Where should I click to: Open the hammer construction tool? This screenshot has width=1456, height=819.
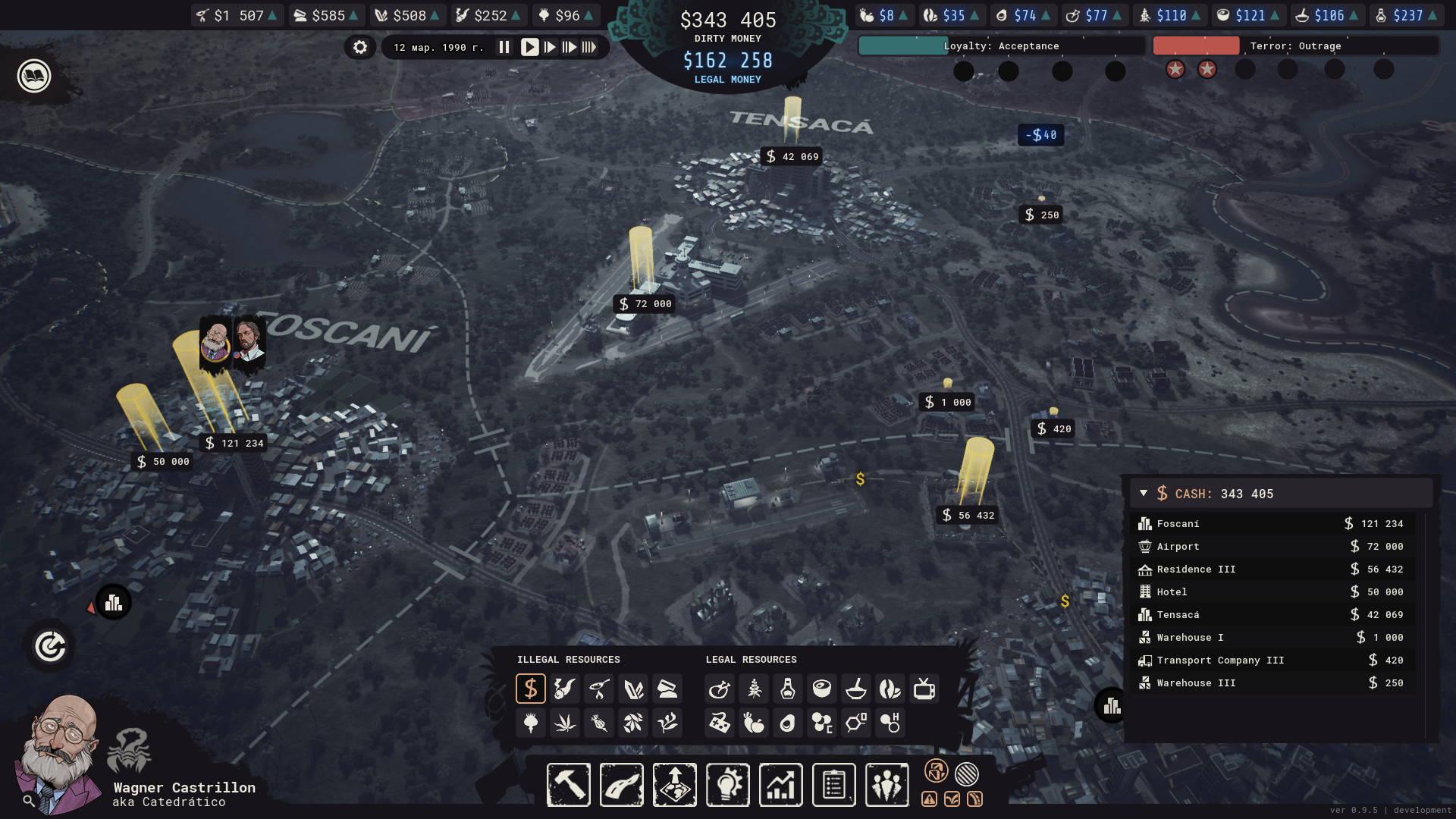[569, 785]
